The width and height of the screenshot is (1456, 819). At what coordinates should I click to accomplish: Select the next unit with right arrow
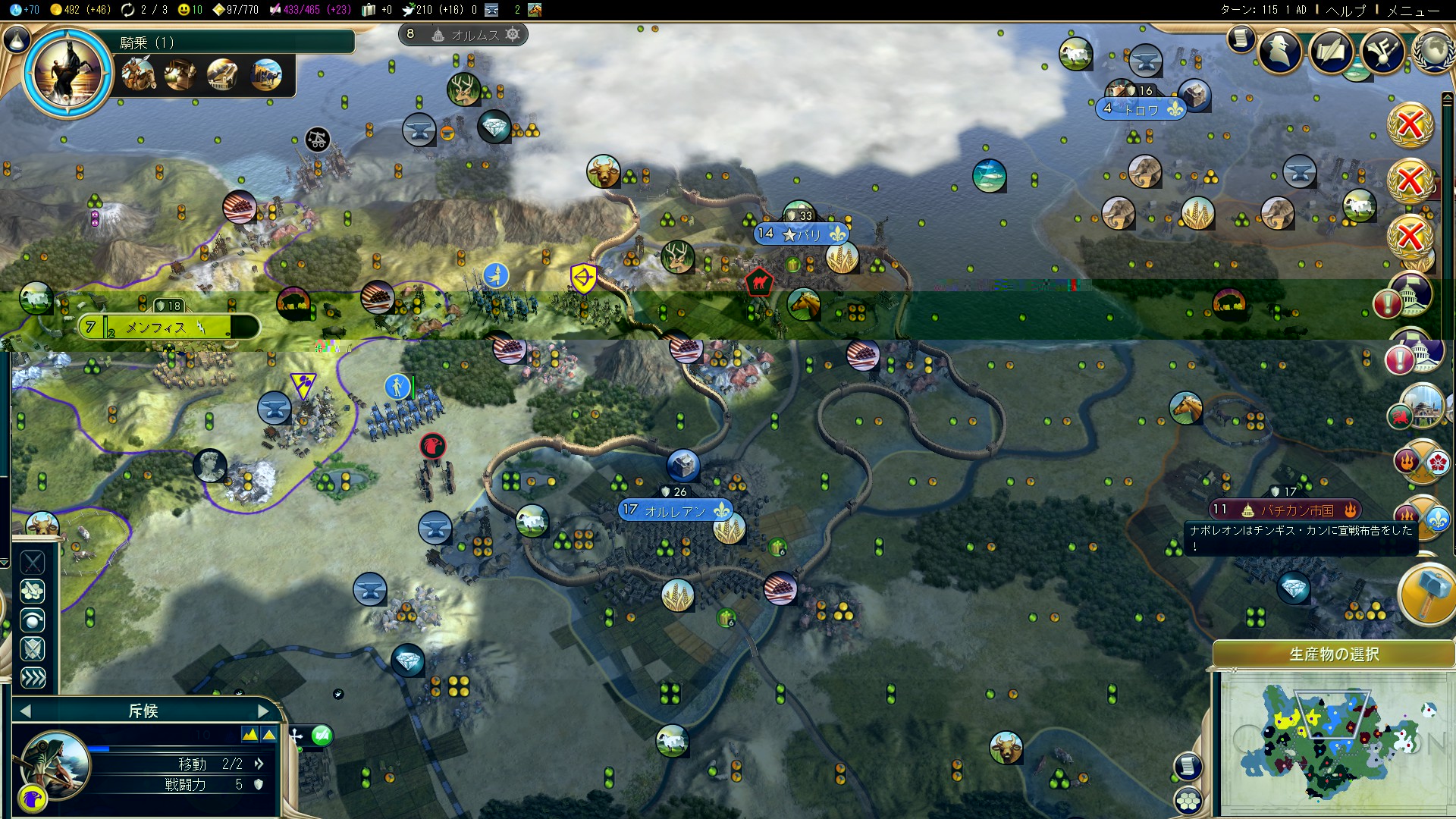click(x=263, y=711)
